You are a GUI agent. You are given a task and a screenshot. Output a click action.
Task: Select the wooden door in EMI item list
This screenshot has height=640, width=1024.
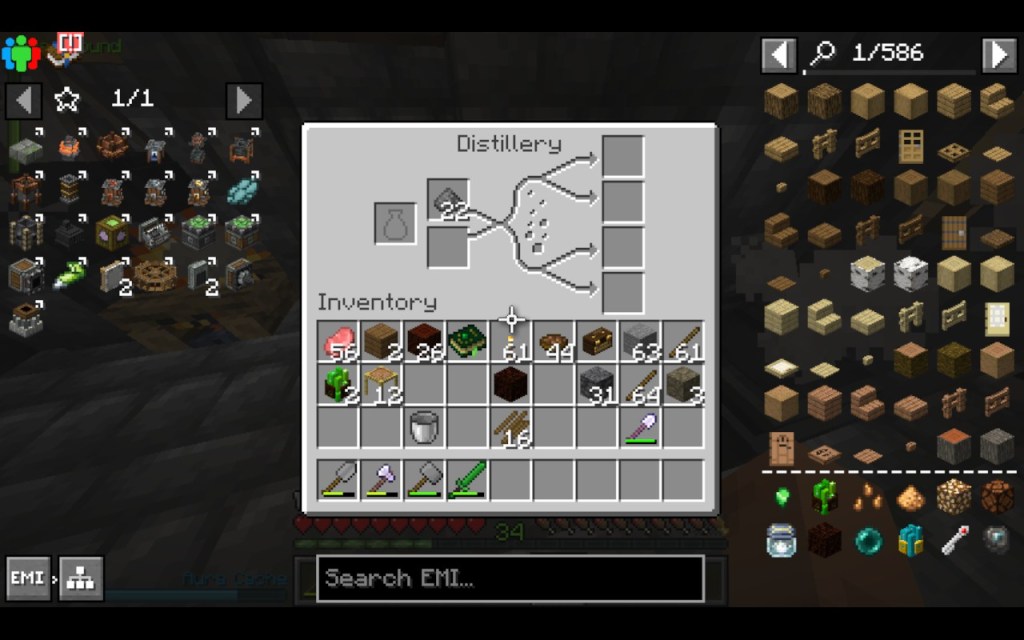(910, 145)
